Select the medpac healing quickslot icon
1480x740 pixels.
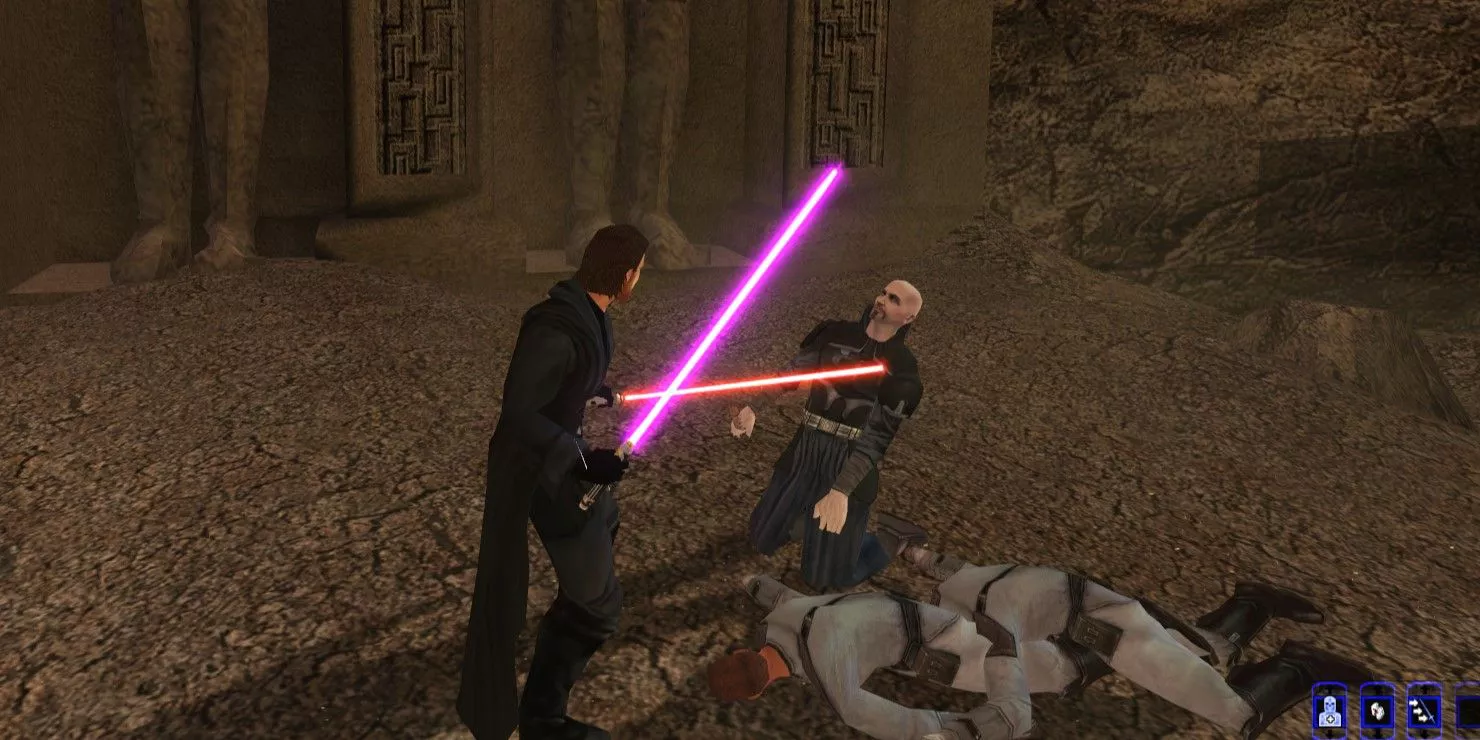[x=1330, y=712]
